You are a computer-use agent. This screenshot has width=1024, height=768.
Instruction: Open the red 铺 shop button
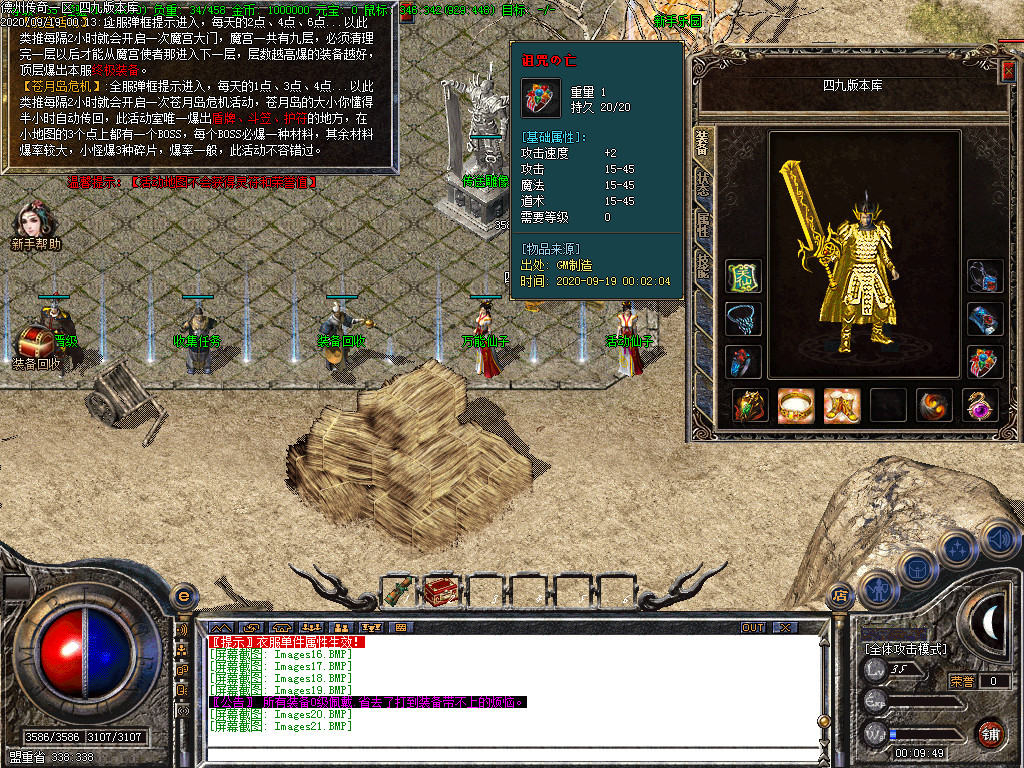(991, 733)
